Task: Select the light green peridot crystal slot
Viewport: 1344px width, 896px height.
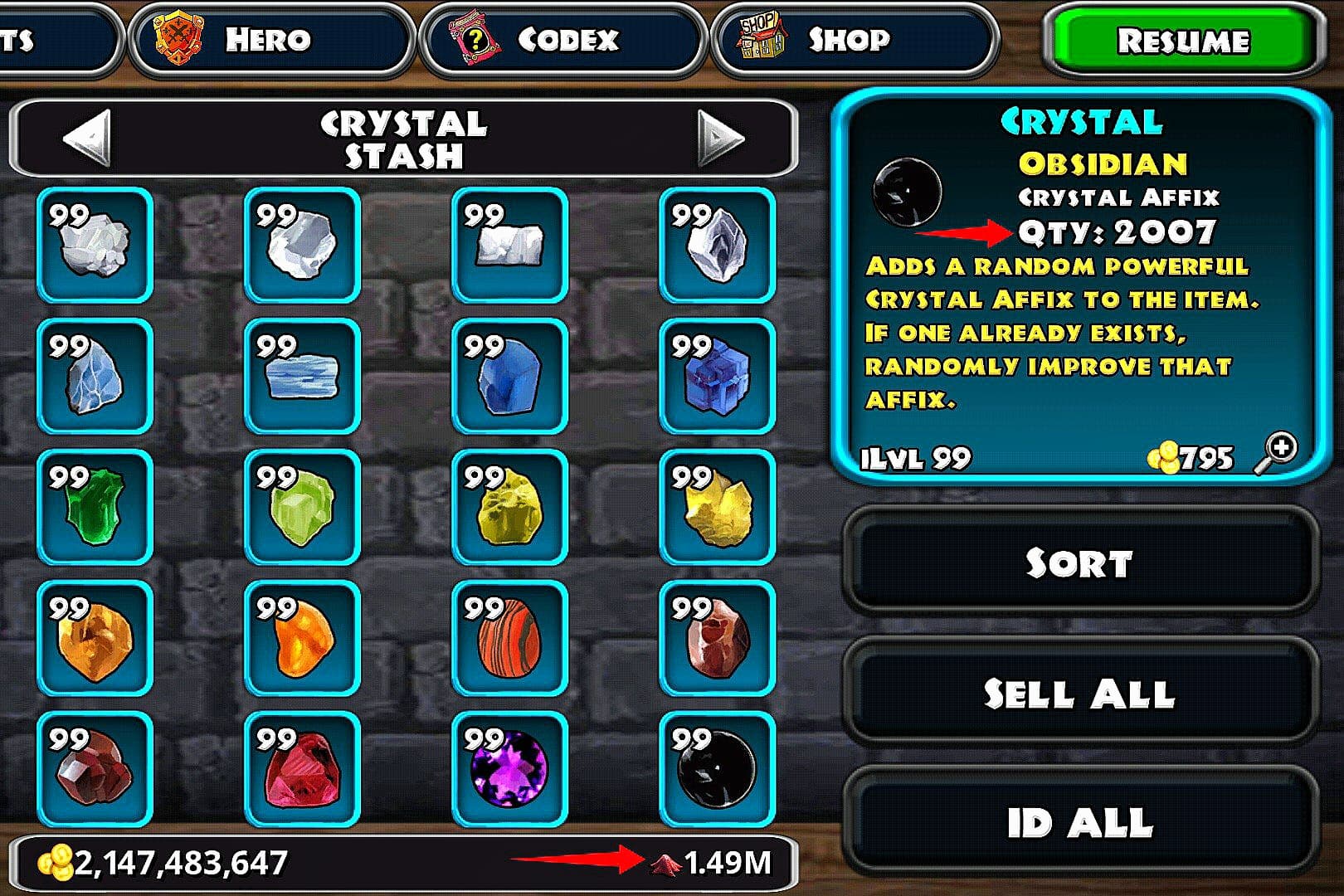Action: tap(302, 507)
